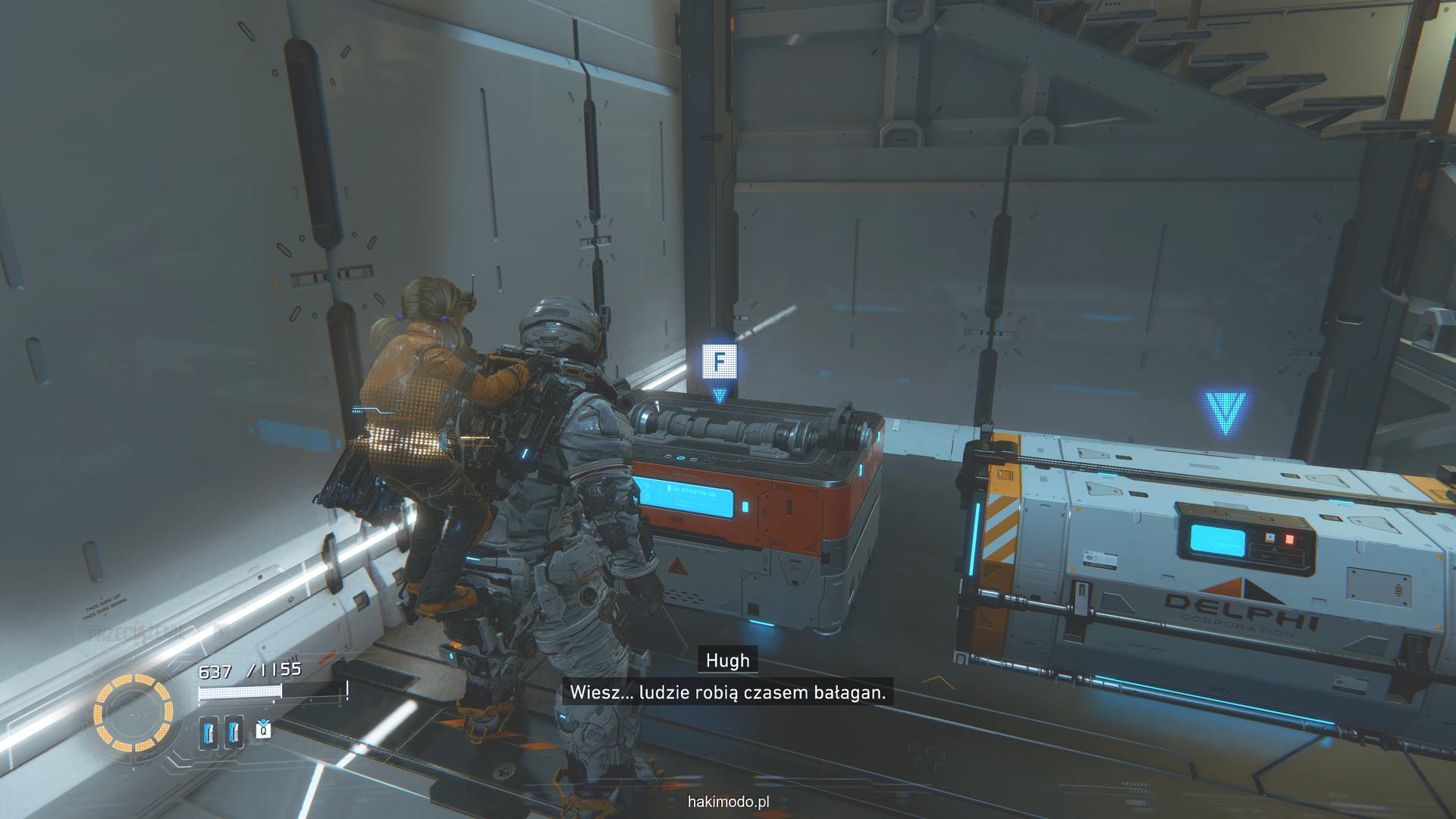This screenshot has width=1456, height=819.
Task: Select the orange segmented ring gauge
Action: click(x=133, y=712)
